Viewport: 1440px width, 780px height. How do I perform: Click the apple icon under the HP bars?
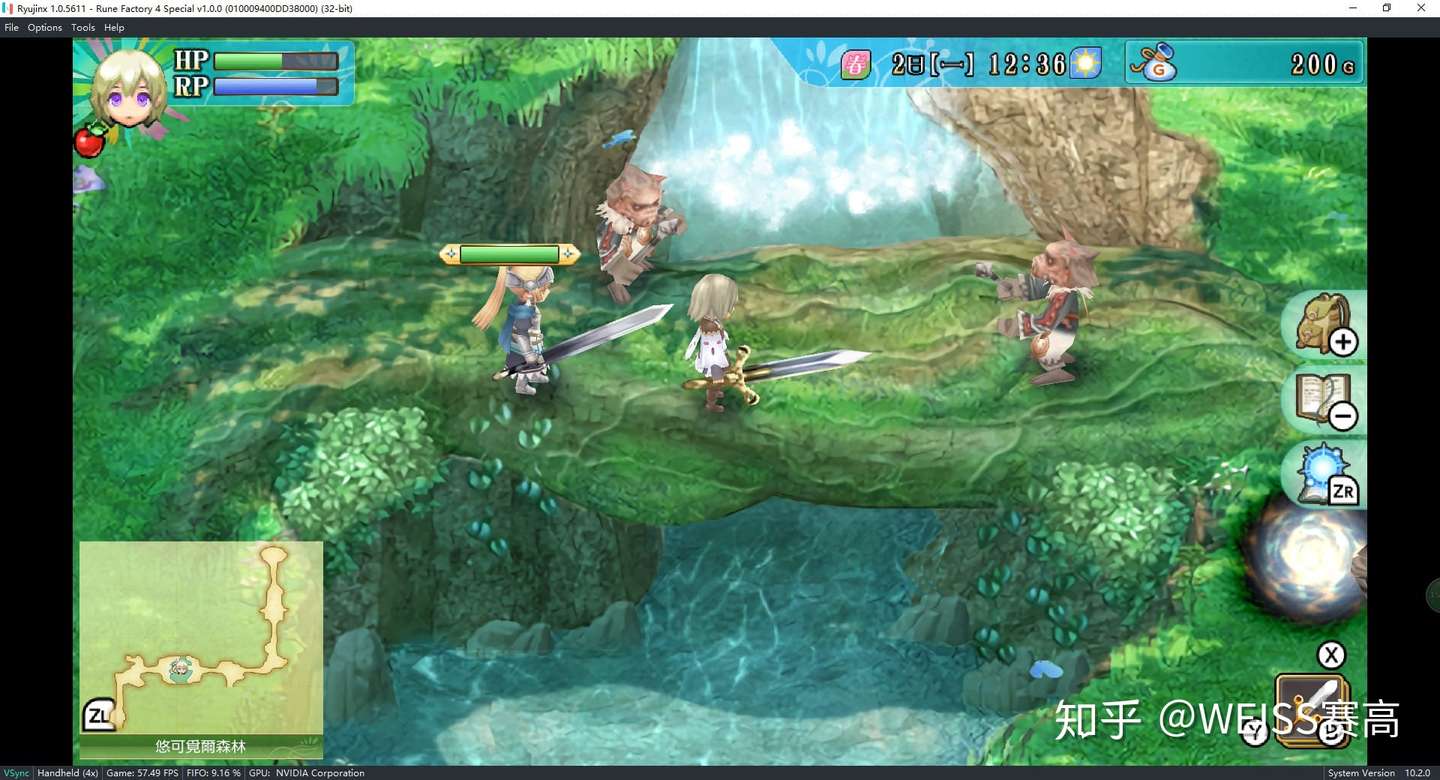coord(89,140)
